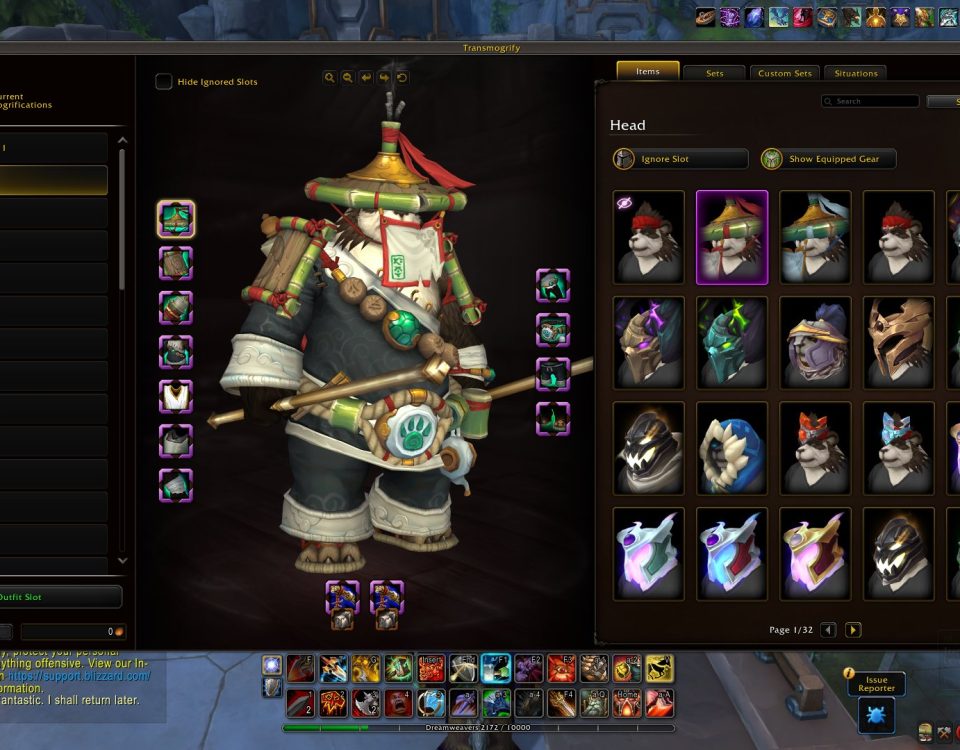
Task: Reset the character model view
Action: [x=402, y=77]
